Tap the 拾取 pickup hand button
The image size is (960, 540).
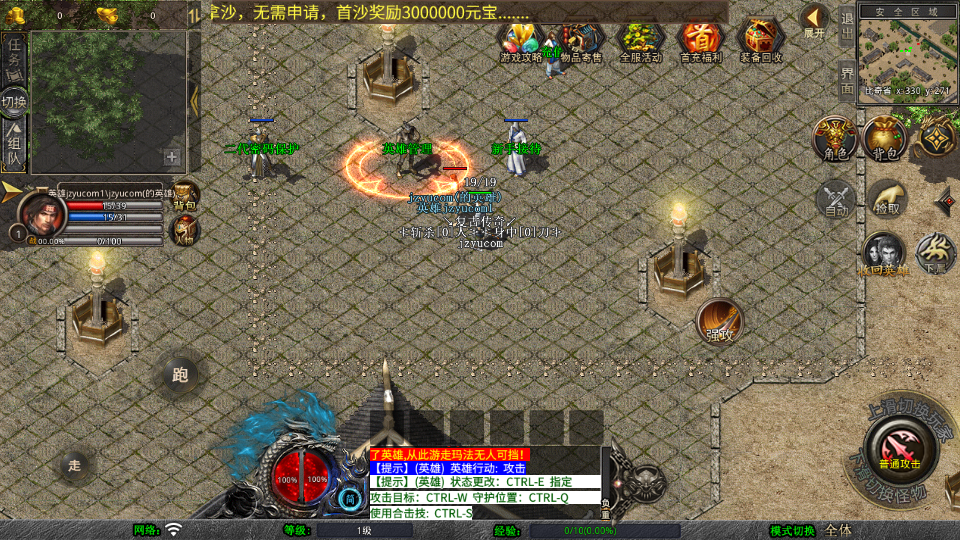pos(886,199)
